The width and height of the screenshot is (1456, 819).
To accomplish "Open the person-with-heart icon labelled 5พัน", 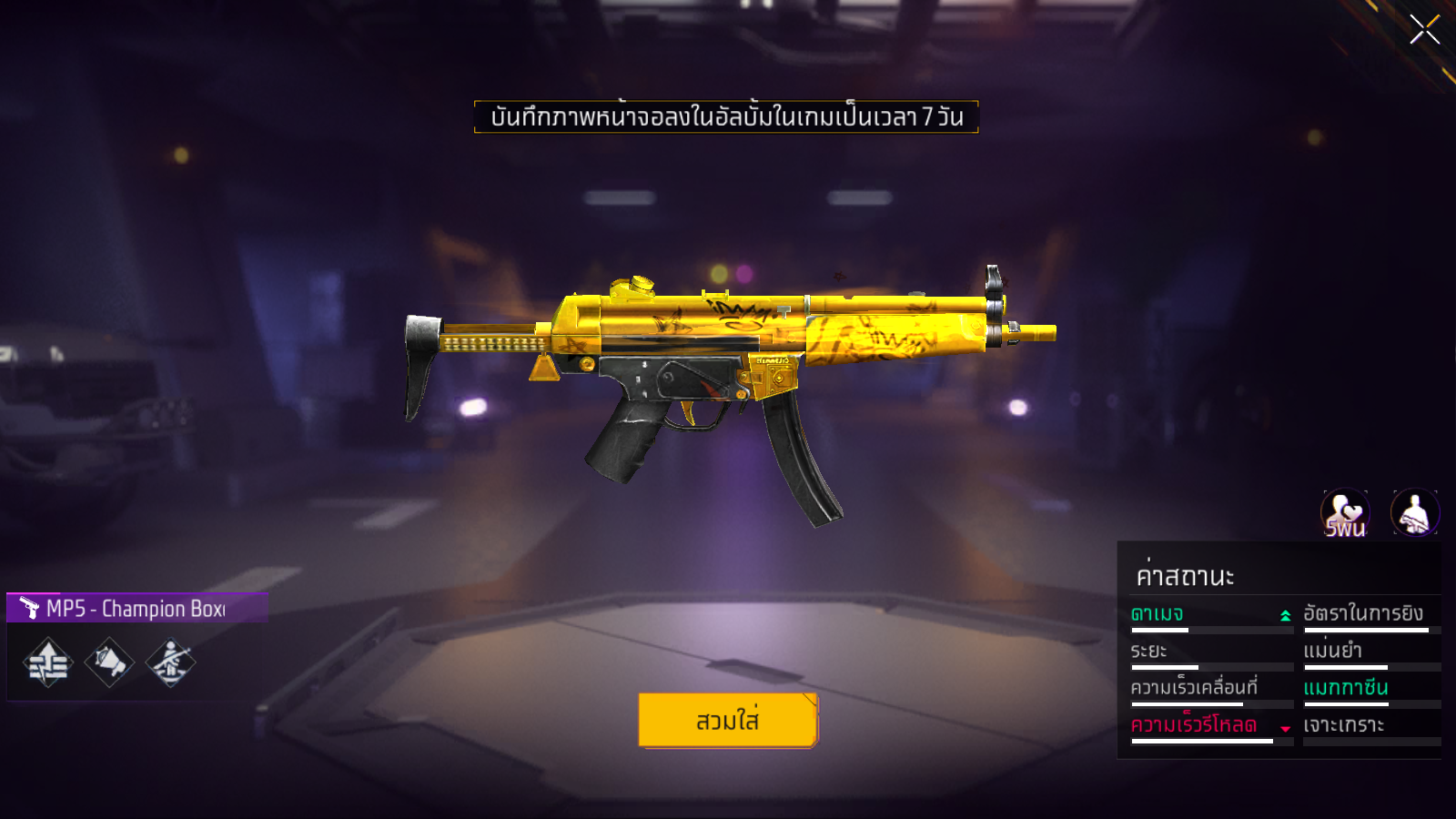I will (x=1345, y=513).
